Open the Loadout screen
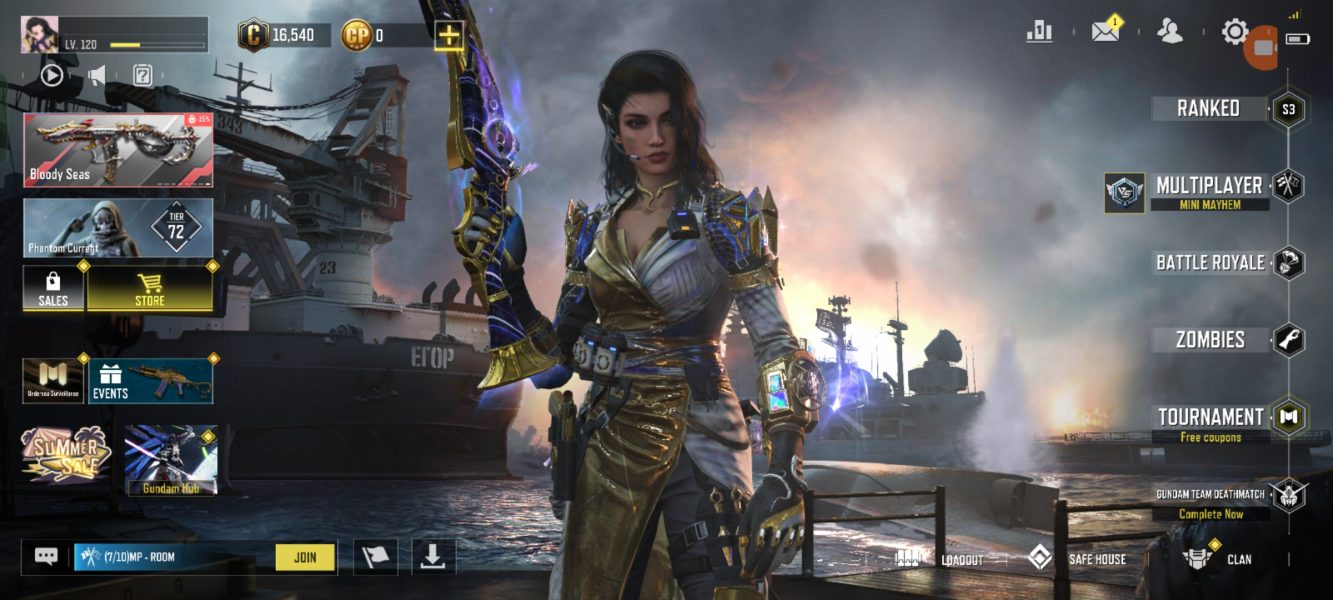This screenshot has width=1333, height=600. click(941, 559)
